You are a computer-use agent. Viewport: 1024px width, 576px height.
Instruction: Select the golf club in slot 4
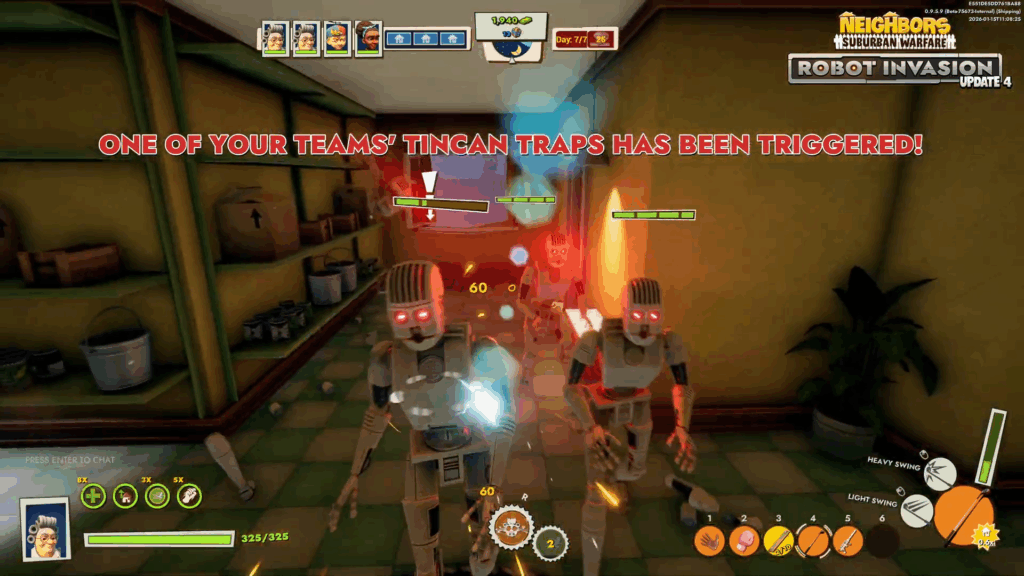tap(813, 541)
